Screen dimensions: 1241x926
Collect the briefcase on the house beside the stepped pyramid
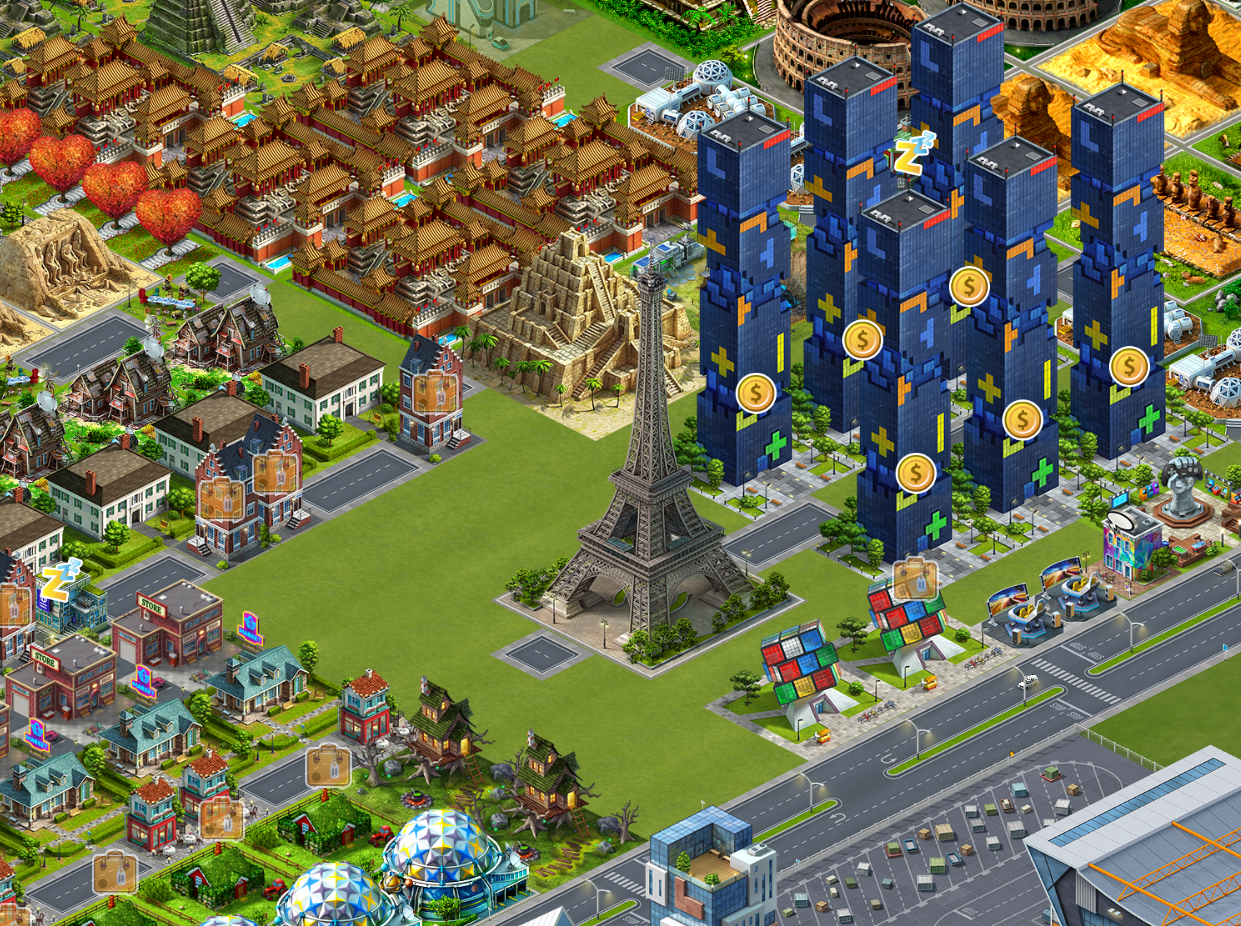point(434,392)
